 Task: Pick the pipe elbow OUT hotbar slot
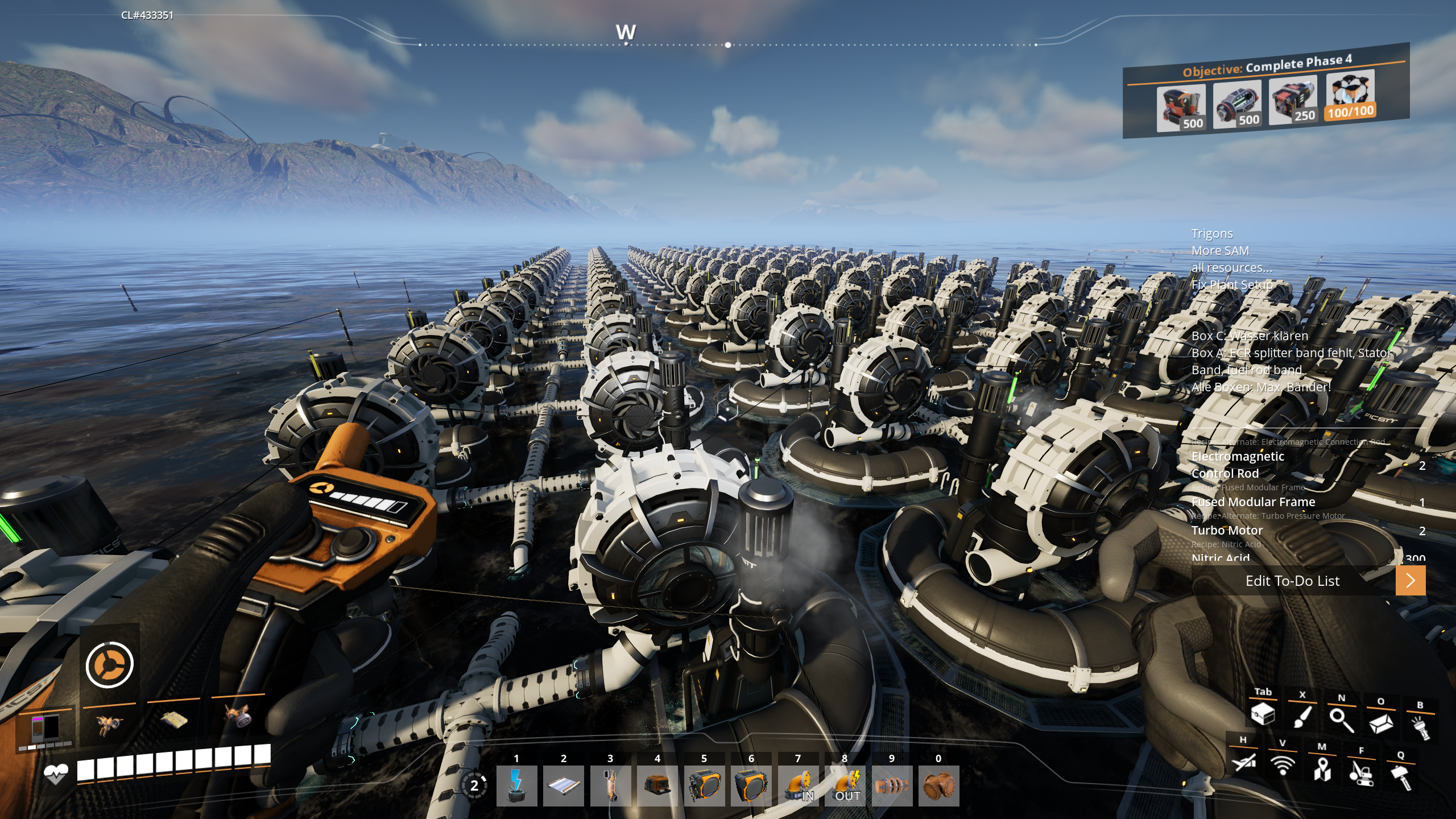pos(845,785)
